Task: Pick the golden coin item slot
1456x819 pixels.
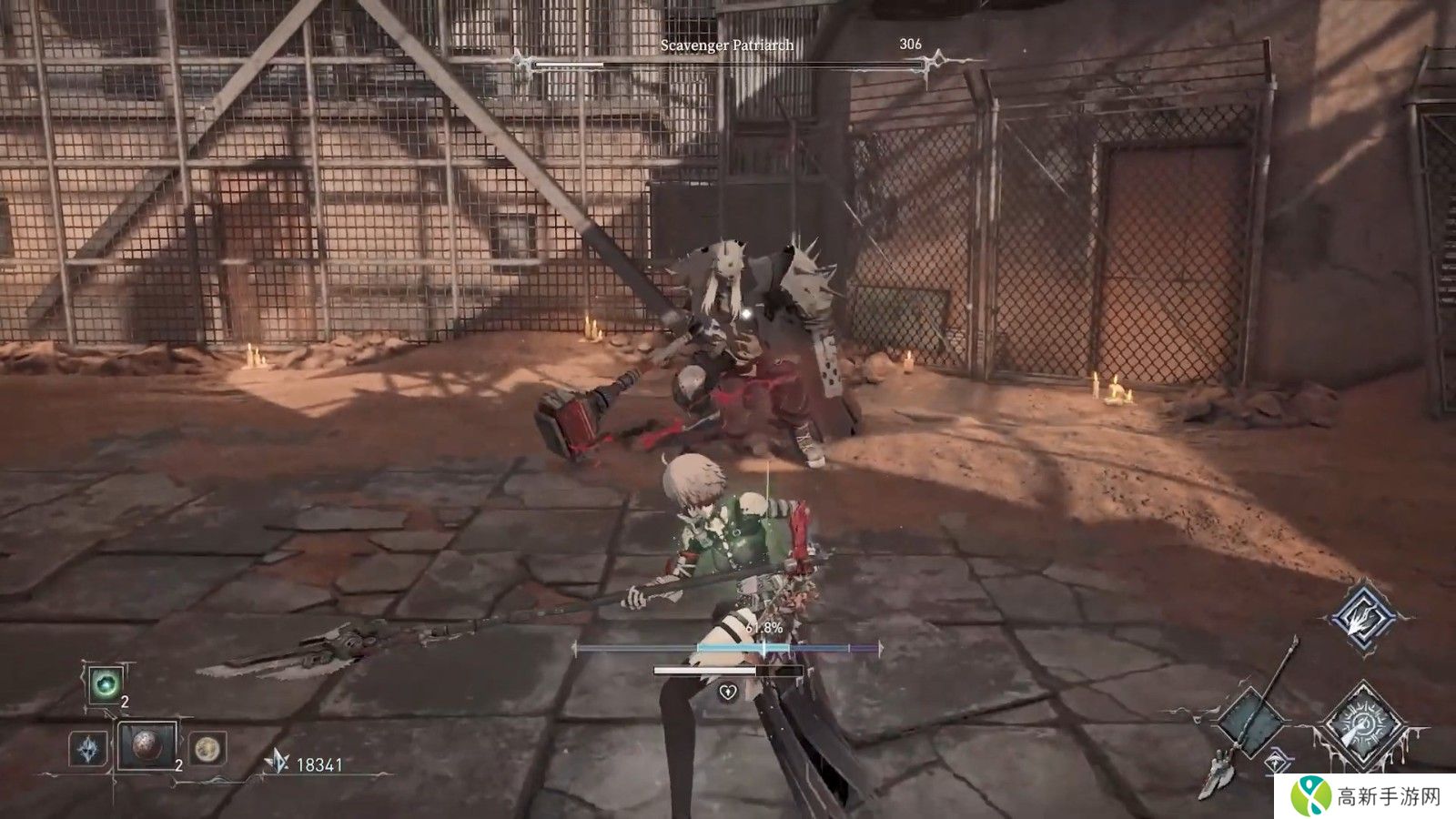Action: pyautogui.click(x=208, y=749)
